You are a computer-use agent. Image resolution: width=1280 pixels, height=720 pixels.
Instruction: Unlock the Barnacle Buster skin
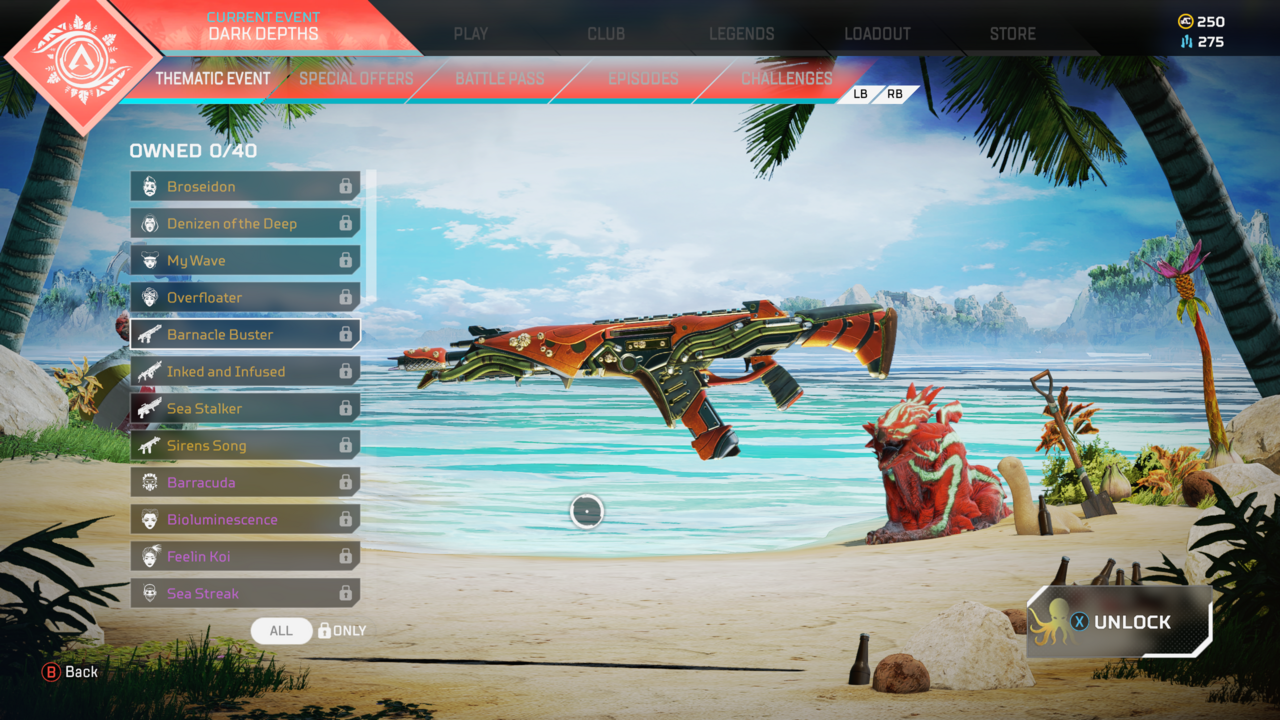pos(1119,622)
